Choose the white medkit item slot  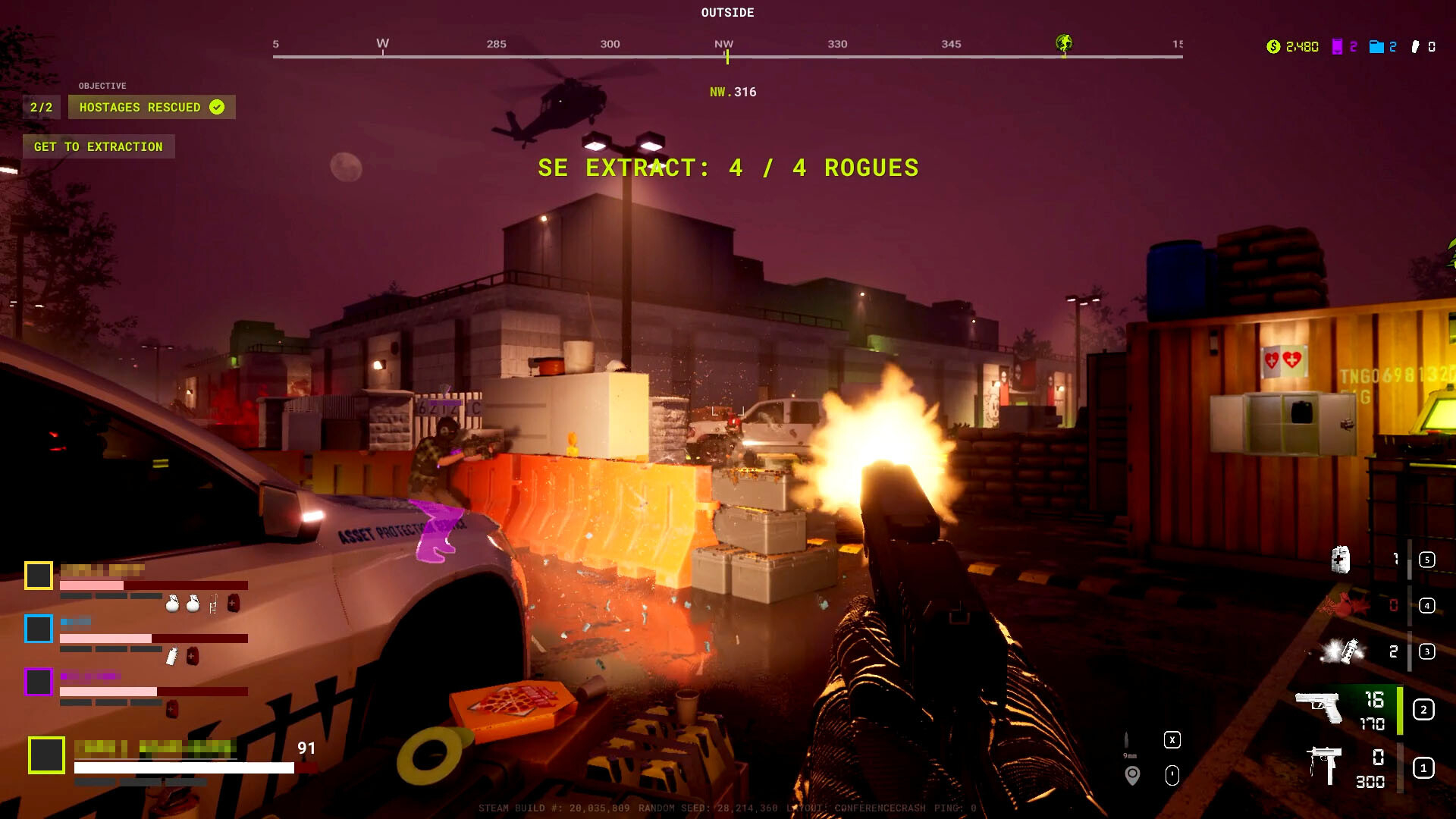coord(1340,560)
